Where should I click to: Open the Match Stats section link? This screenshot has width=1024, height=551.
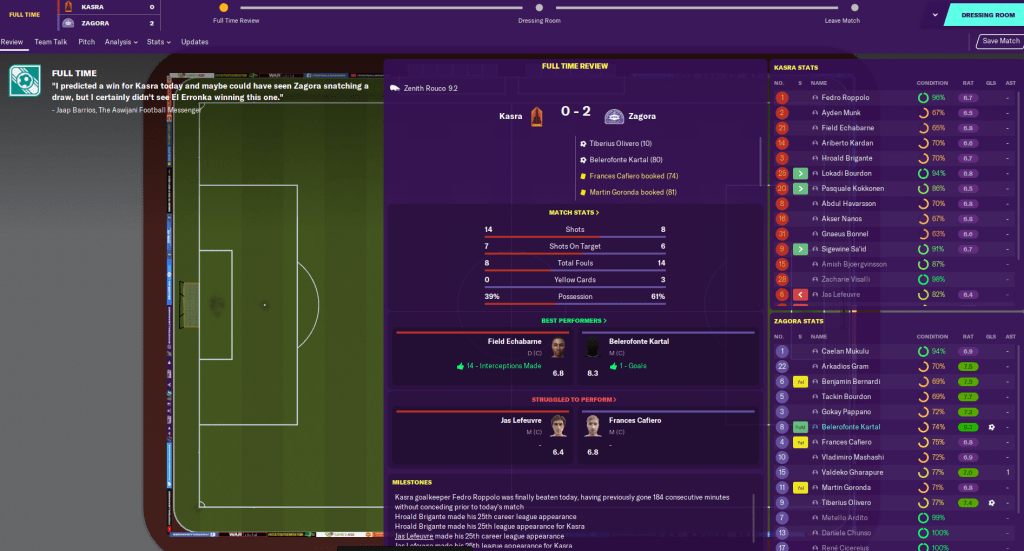pyautogui.click(x=574, y=212)
